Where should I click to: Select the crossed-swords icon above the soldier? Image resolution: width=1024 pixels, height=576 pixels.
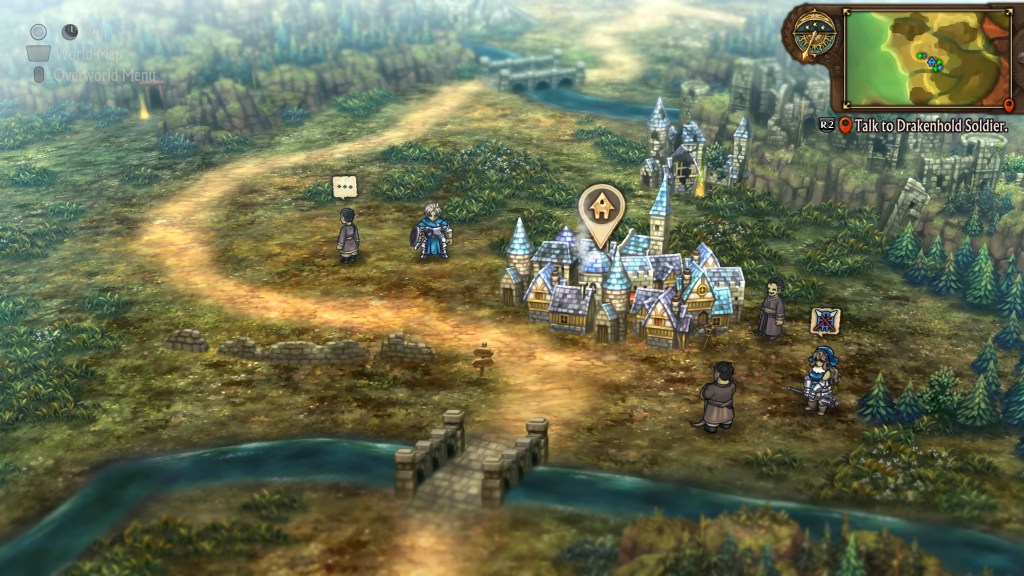(825, 320)
